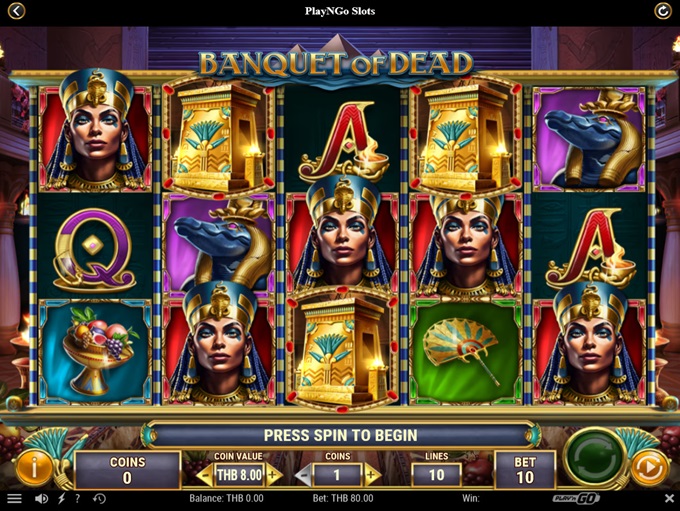Image resolution: width=680 pixels, height=511 pixels.
Task: Increase the number of coins
Action: [372, 475]
